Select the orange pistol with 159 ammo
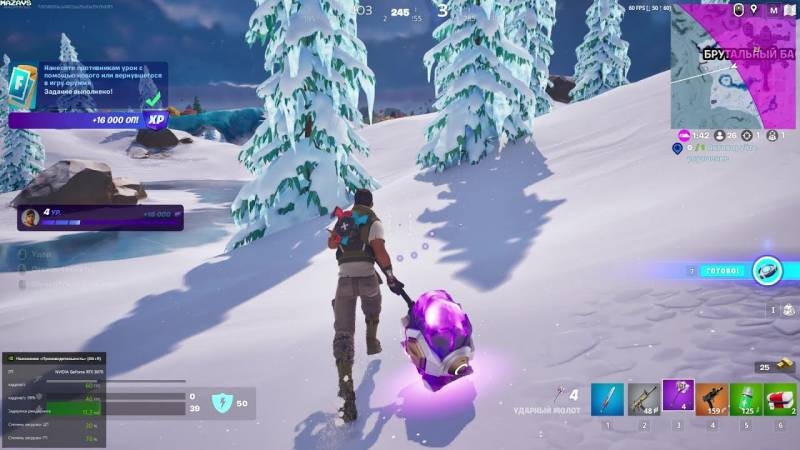 point(712,399)
